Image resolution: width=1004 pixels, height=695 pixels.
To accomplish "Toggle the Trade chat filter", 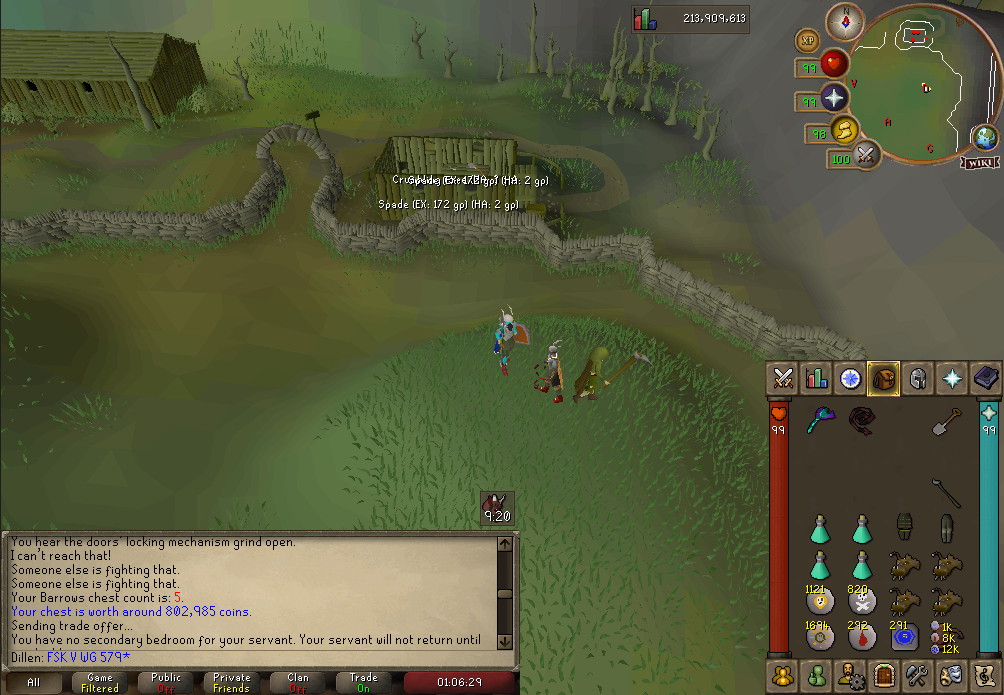I will [364, 682].
